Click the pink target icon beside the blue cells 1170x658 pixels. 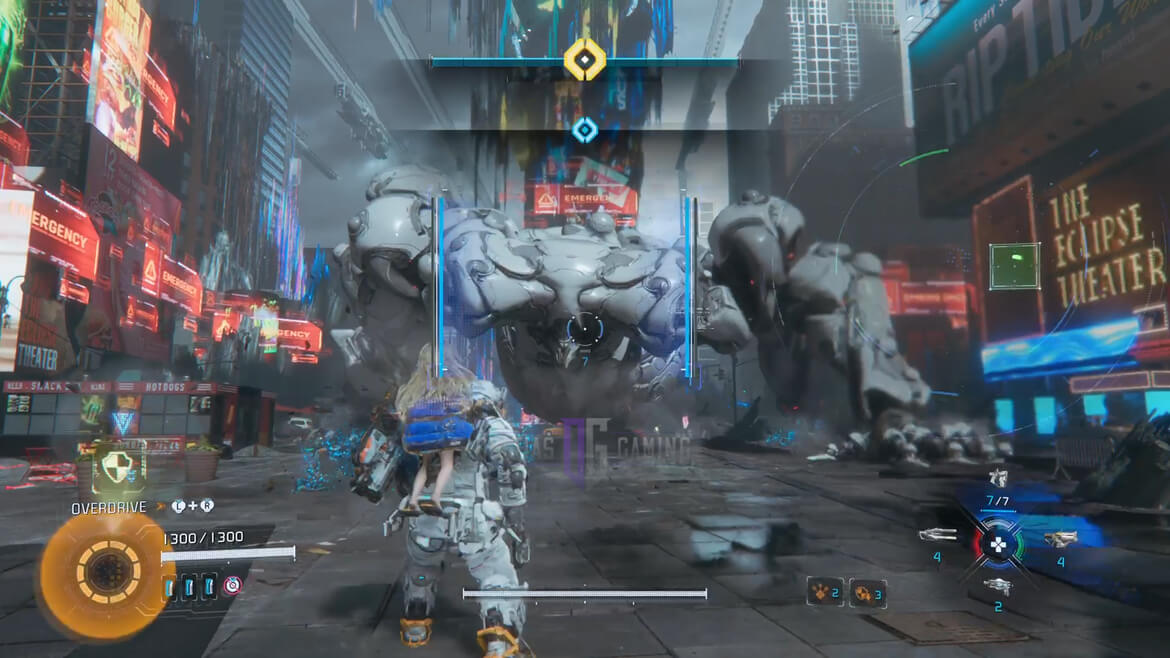(233, 586)
